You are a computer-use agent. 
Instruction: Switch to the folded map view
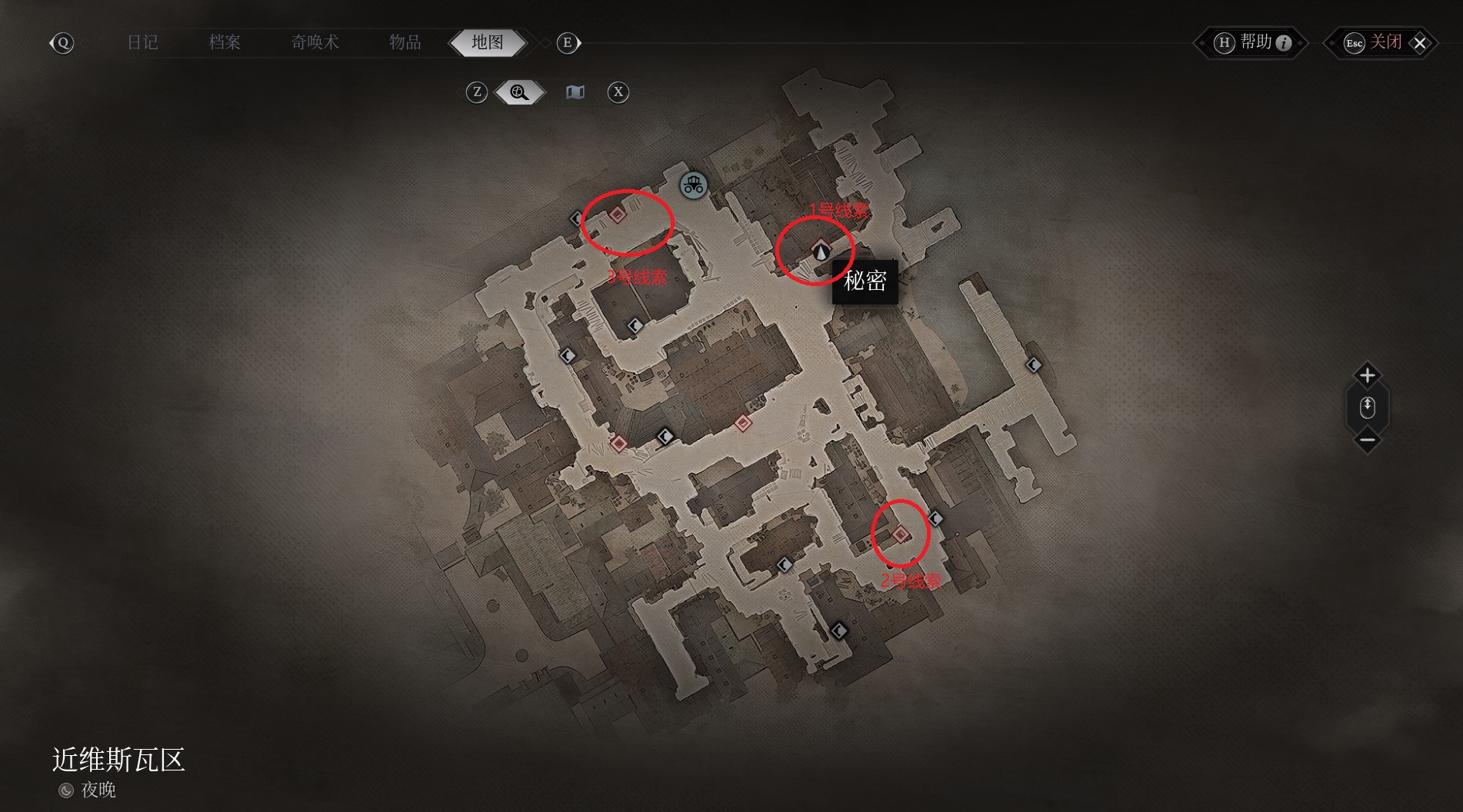575,92
